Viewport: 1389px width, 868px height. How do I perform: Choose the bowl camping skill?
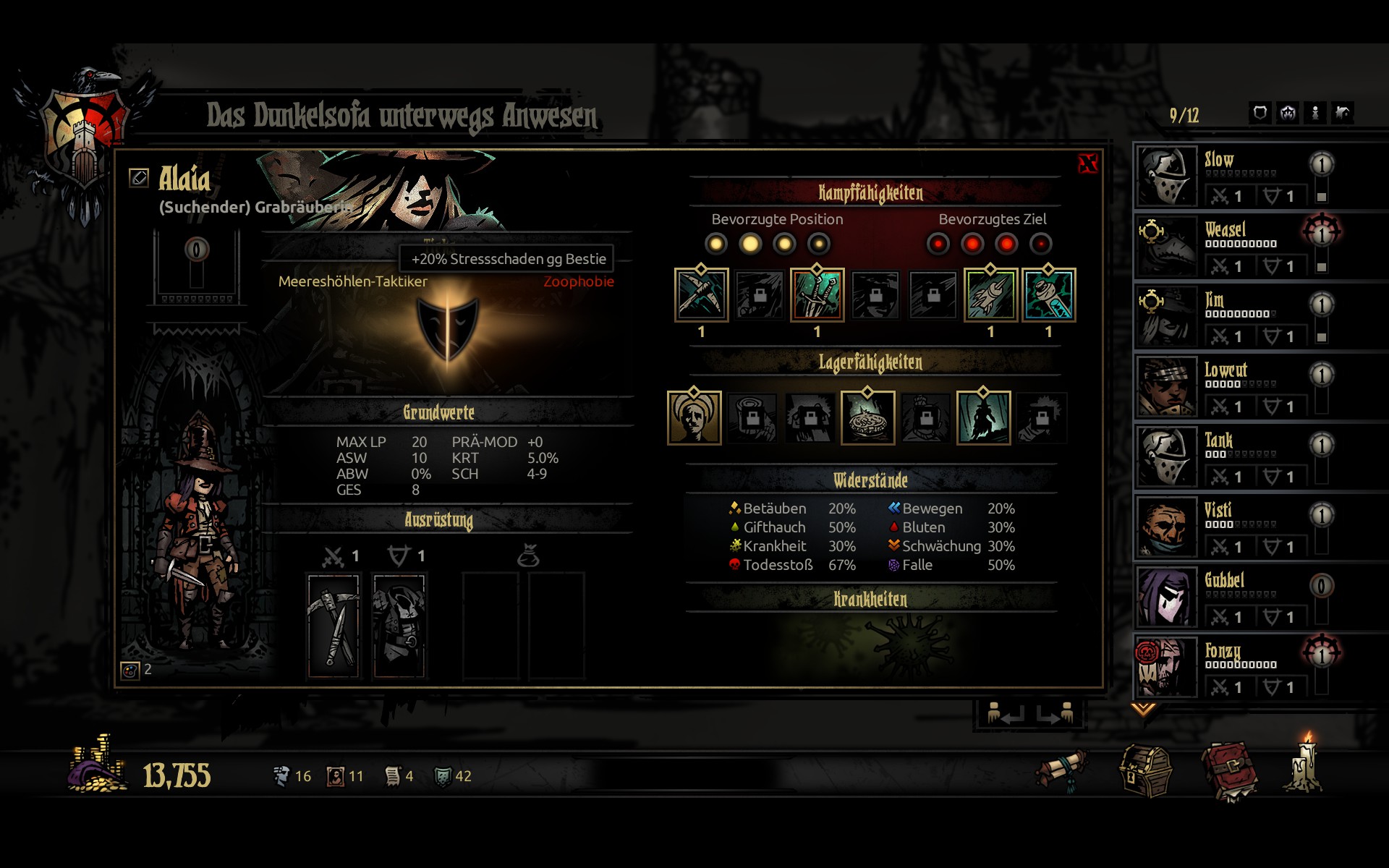click(867, 418)
